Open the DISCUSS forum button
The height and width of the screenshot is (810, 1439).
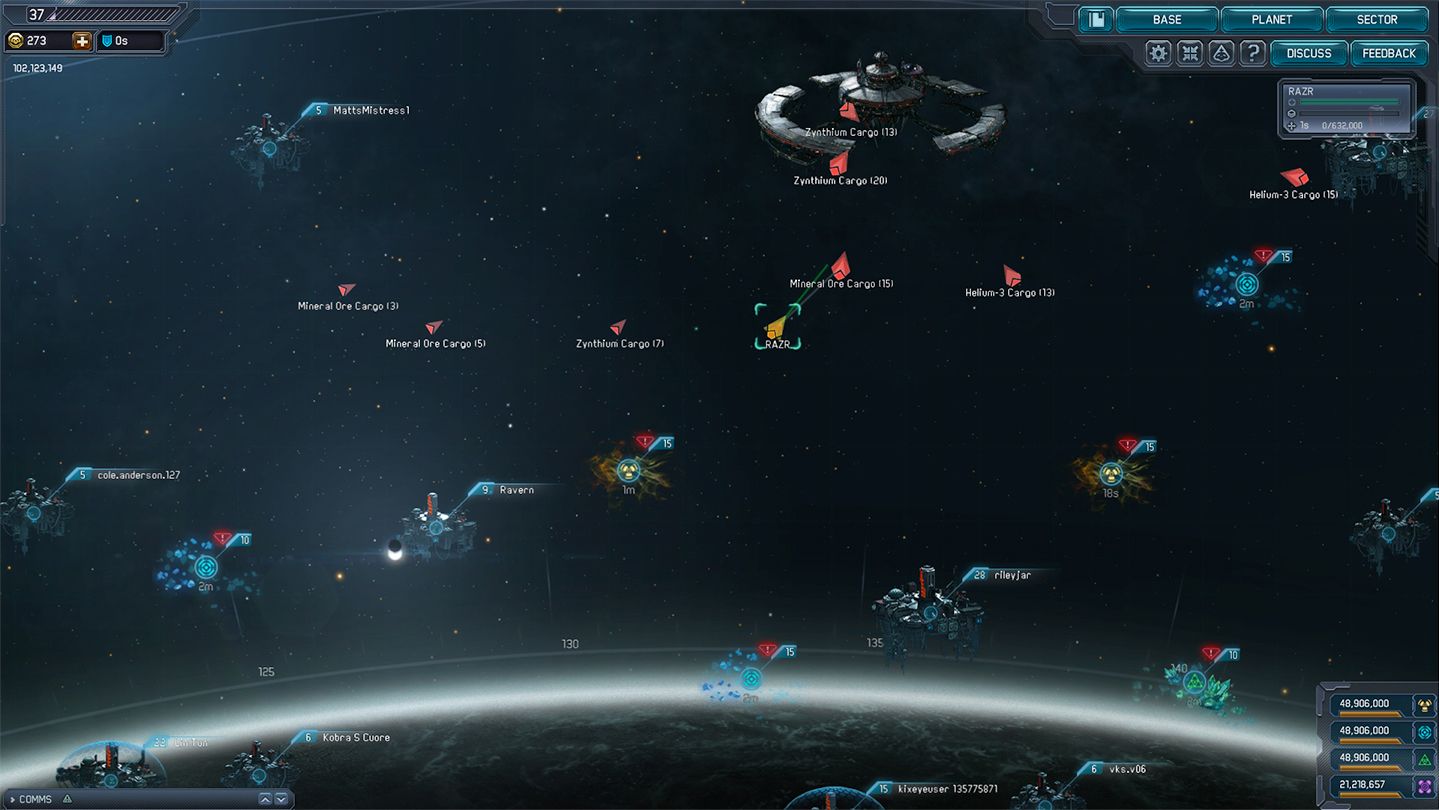point(1308,53)
